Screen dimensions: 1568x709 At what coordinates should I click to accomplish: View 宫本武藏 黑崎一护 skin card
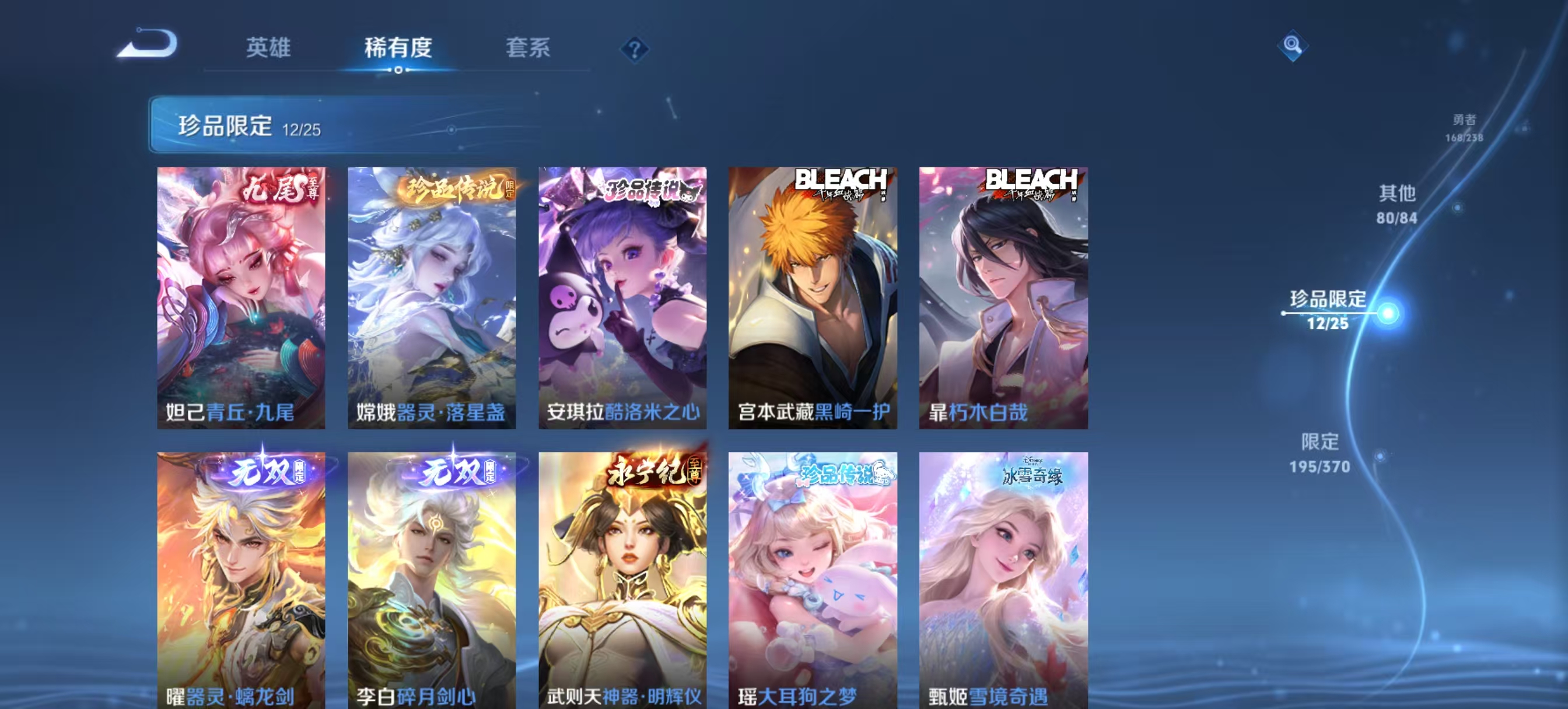click(813, 297)
